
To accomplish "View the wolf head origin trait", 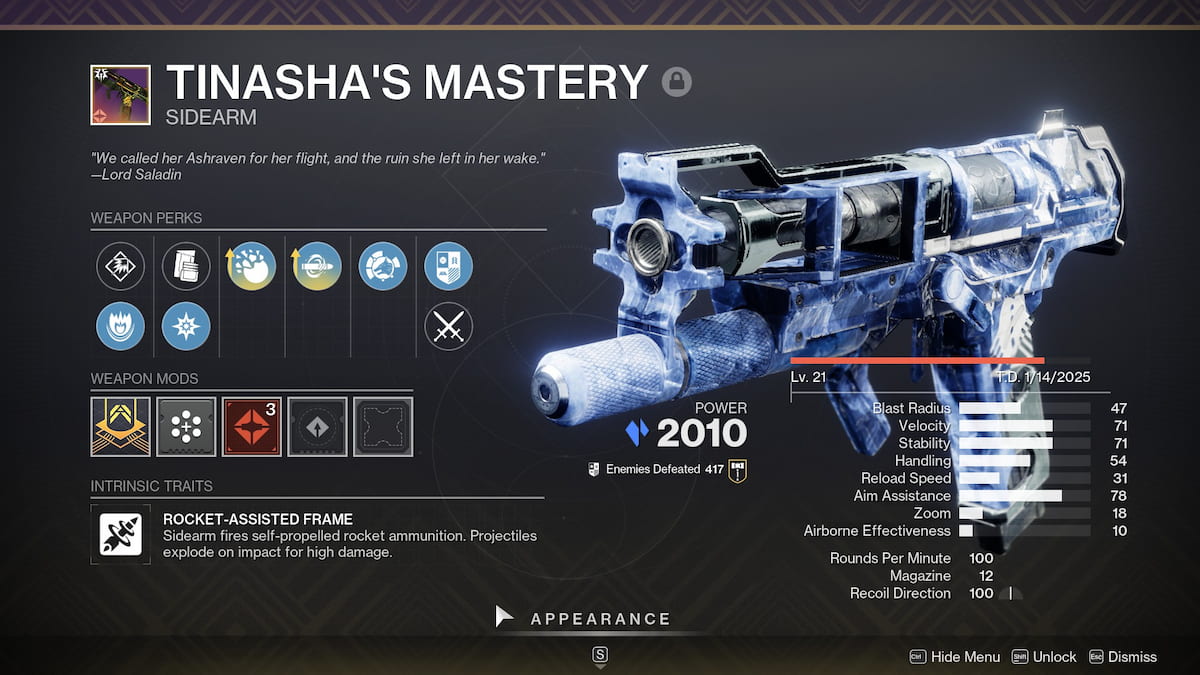I will [x=383, y=266].
